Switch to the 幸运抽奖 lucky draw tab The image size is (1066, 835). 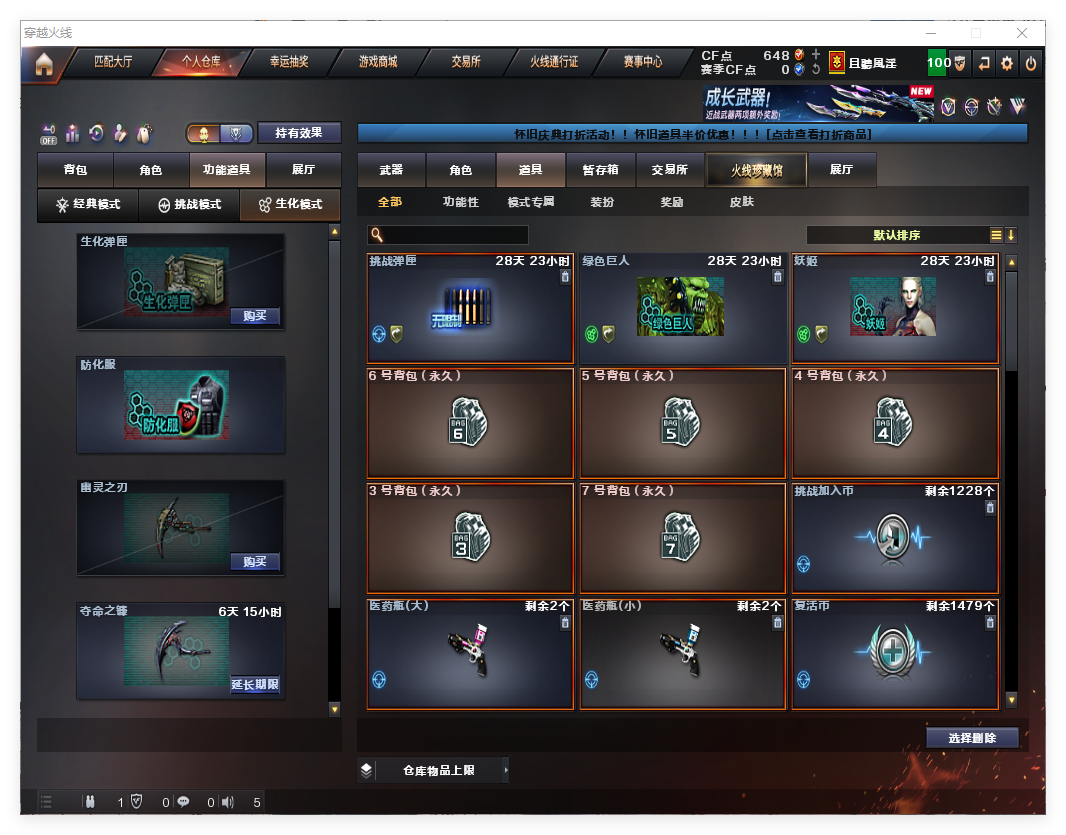[289, 62]
